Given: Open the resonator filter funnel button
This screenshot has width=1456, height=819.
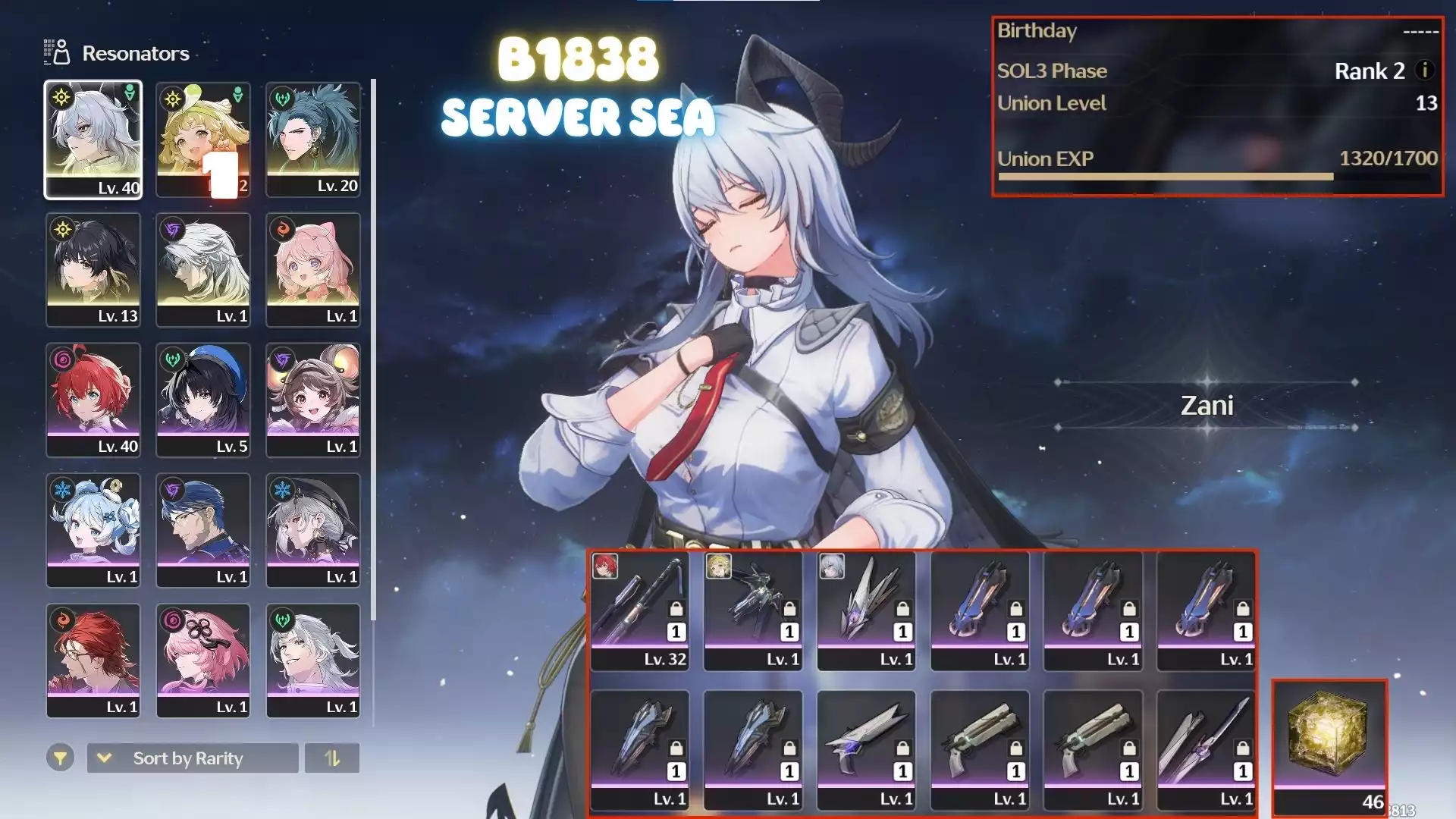Looking at the screenshot, I should pos(60,758).
